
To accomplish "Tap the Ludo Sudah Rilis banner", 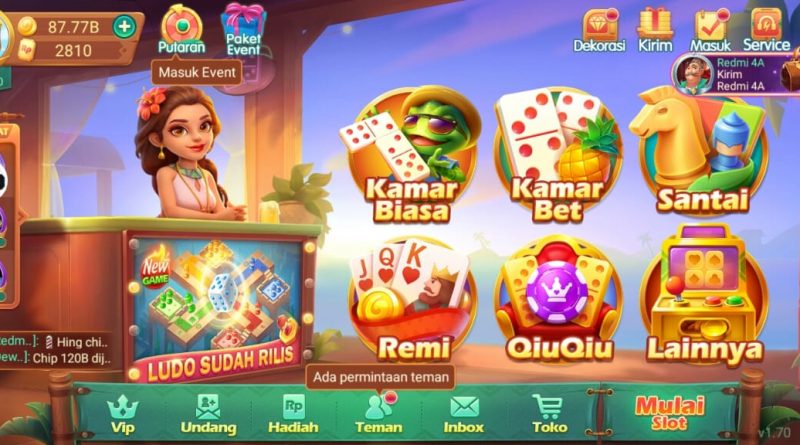I will [213, 300].
